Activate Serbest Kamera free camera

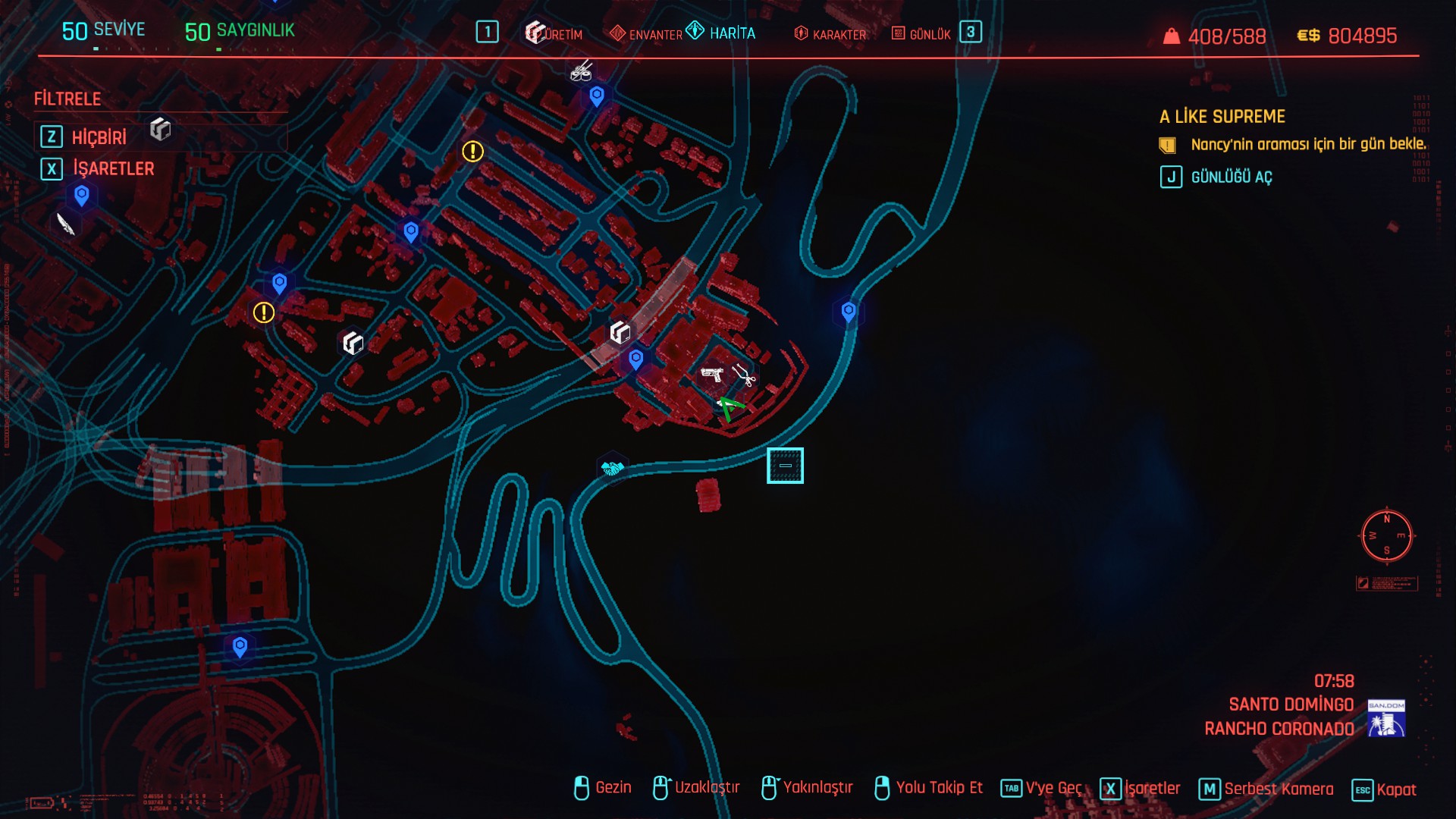(x=1266, y=789)
